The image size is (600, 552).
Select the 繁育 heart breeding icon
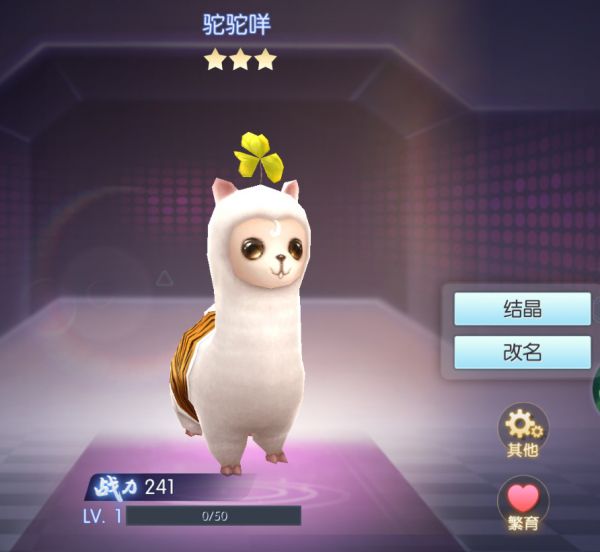click(523, 502)
